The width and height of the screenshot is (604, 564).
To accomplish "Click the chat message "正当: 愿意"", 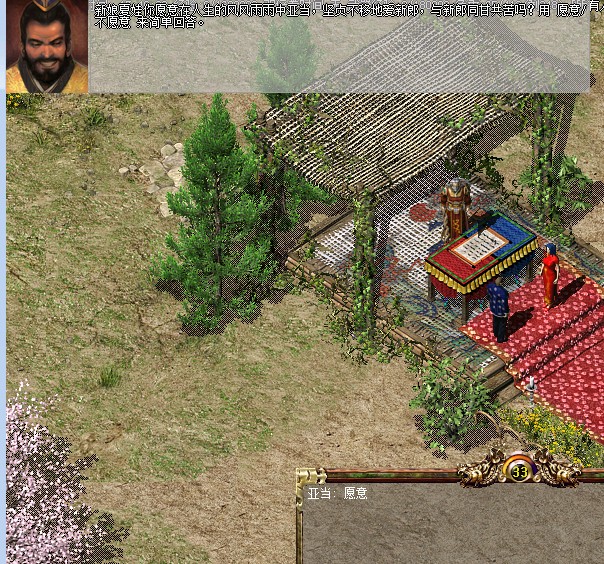I will 337,493.
